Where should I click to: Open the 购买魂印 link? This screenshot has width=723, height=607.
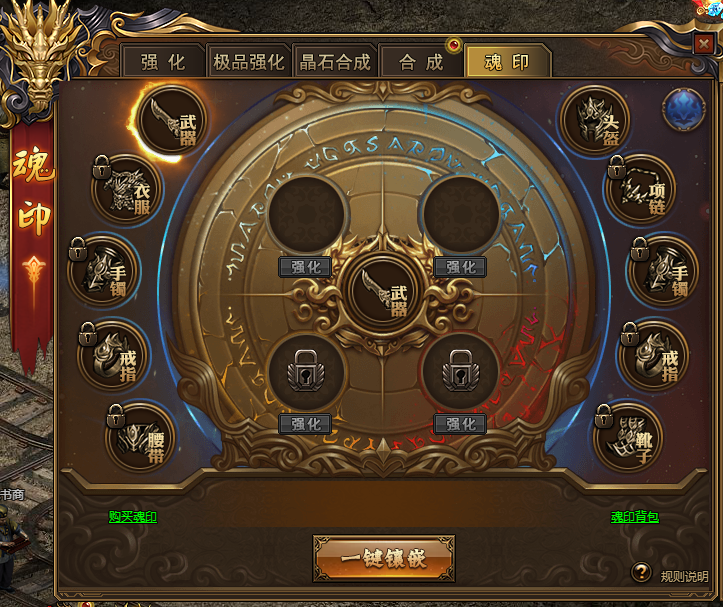pyautogui.click(x=133, y=517)
